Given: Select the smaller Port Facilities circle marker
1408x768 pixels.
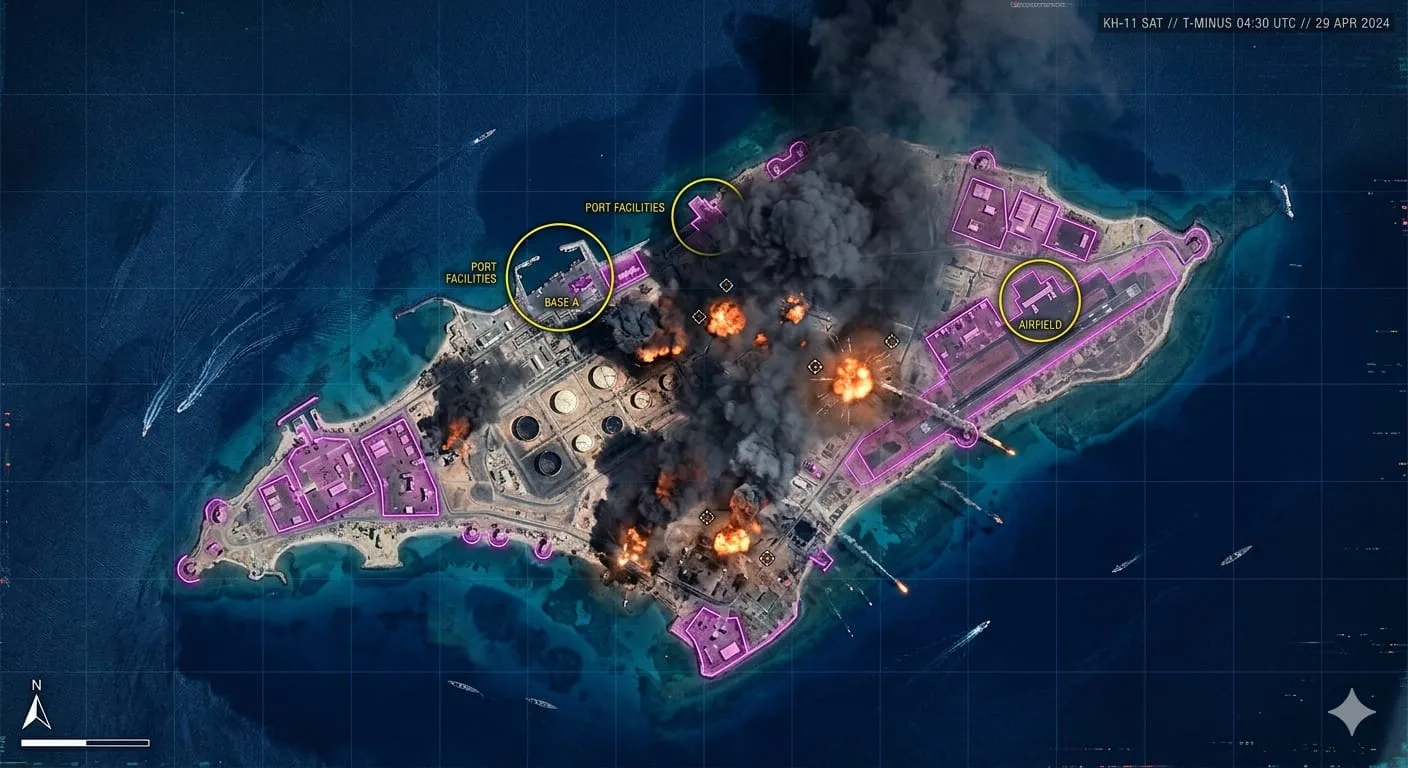Looking at the screenshot, I should 708,213.
